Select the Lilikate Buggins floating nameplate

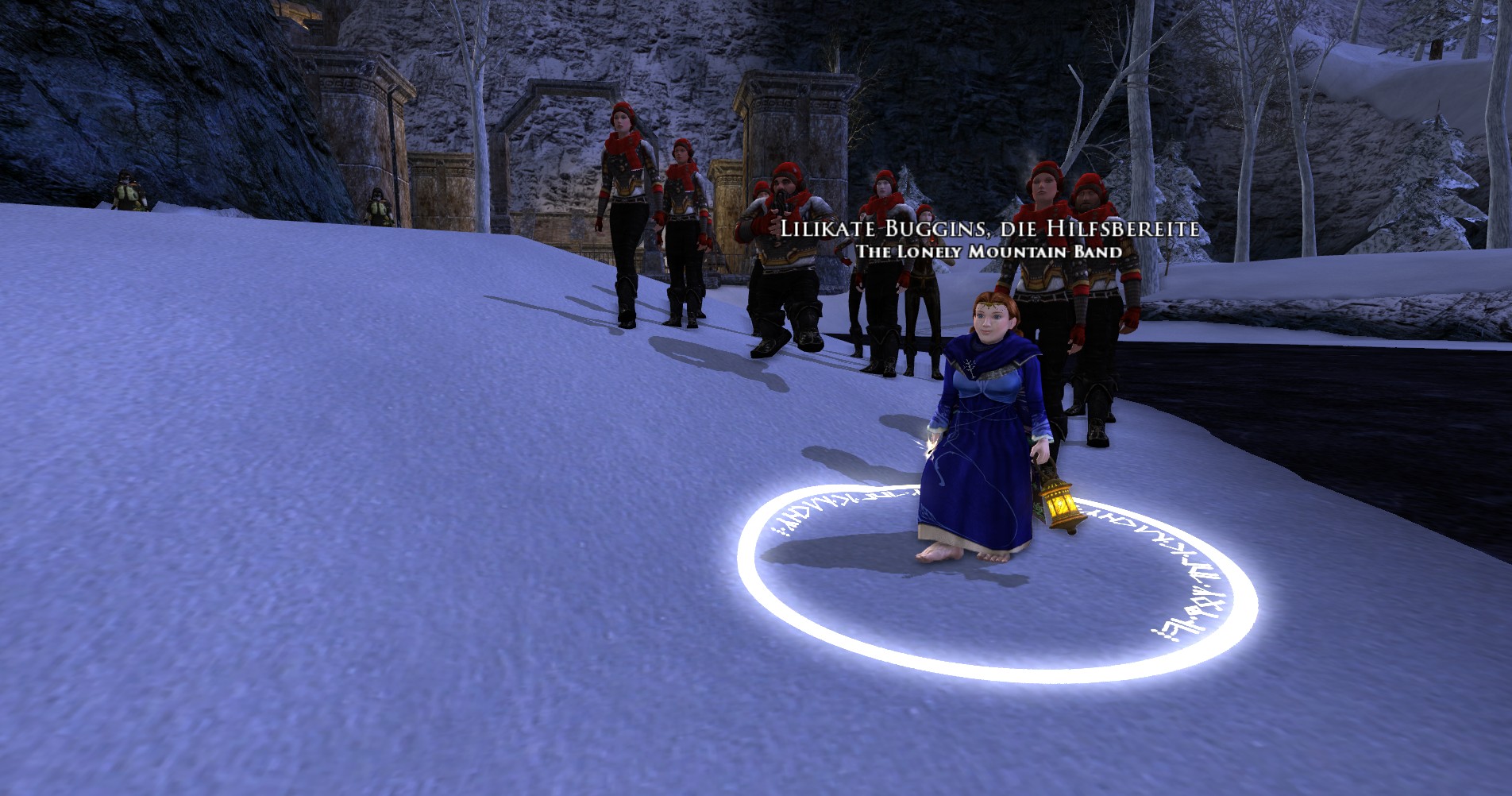[988, 230]
